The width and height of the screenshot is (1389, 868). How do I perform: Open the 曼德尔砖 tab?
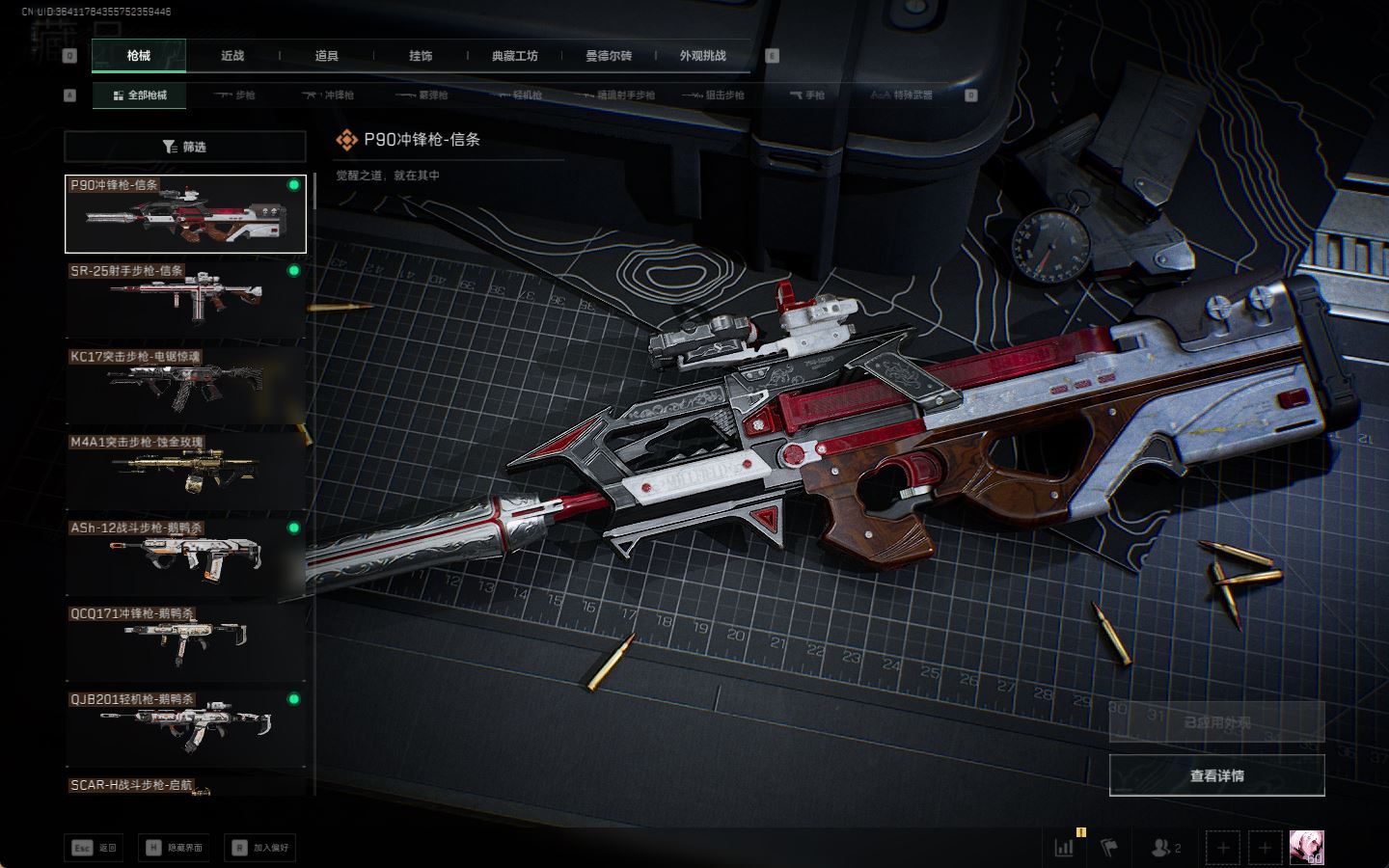click(609, 56)
